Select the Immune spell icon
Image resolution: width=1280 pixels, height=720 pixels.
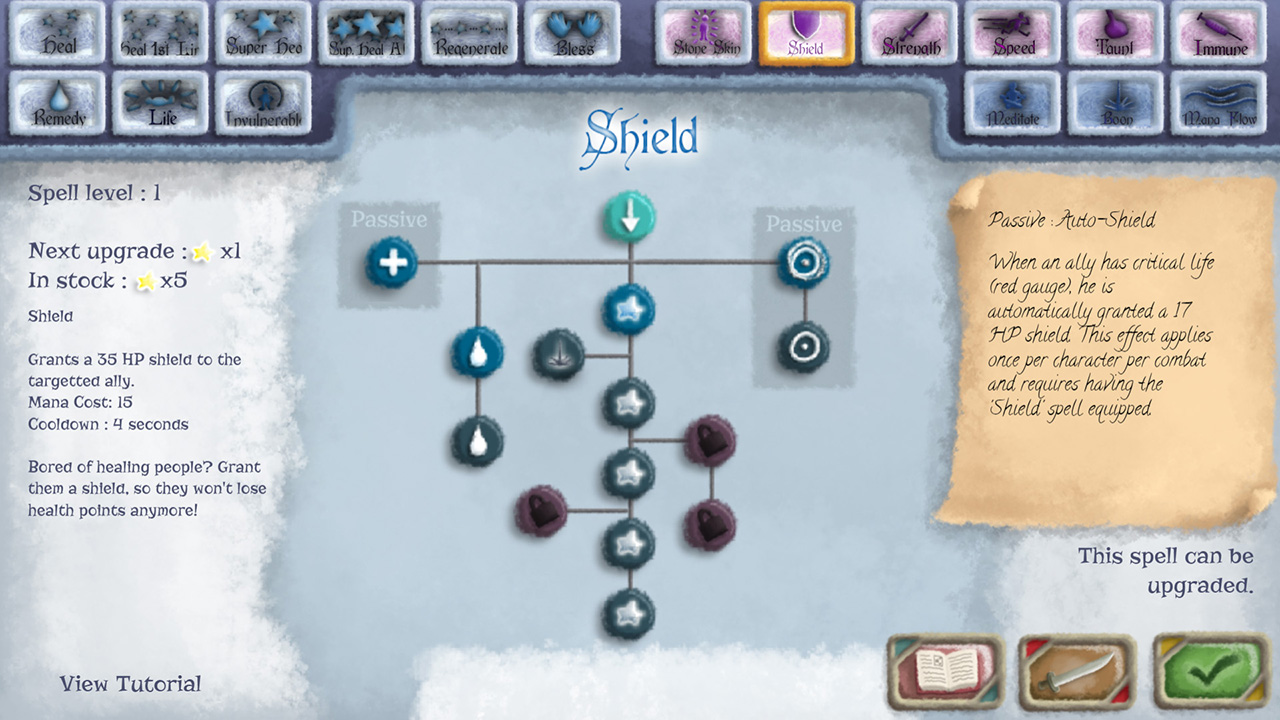click(x=1218, y=32)
